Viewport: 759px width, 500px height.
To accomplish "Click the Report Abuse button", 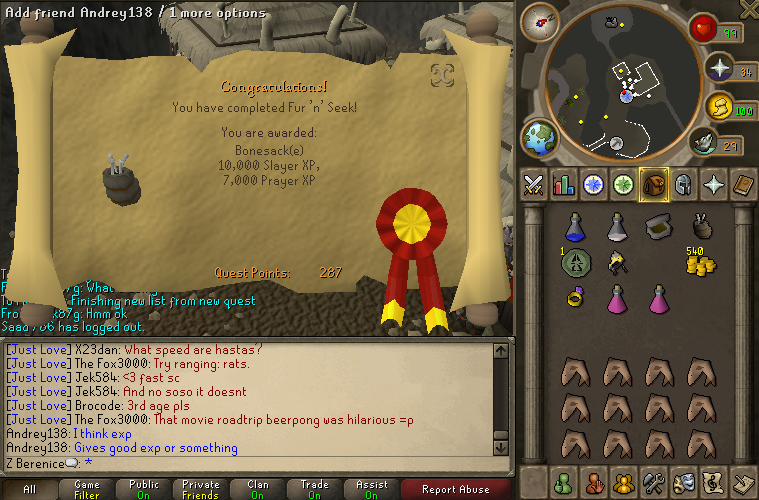I will point(455,489).
